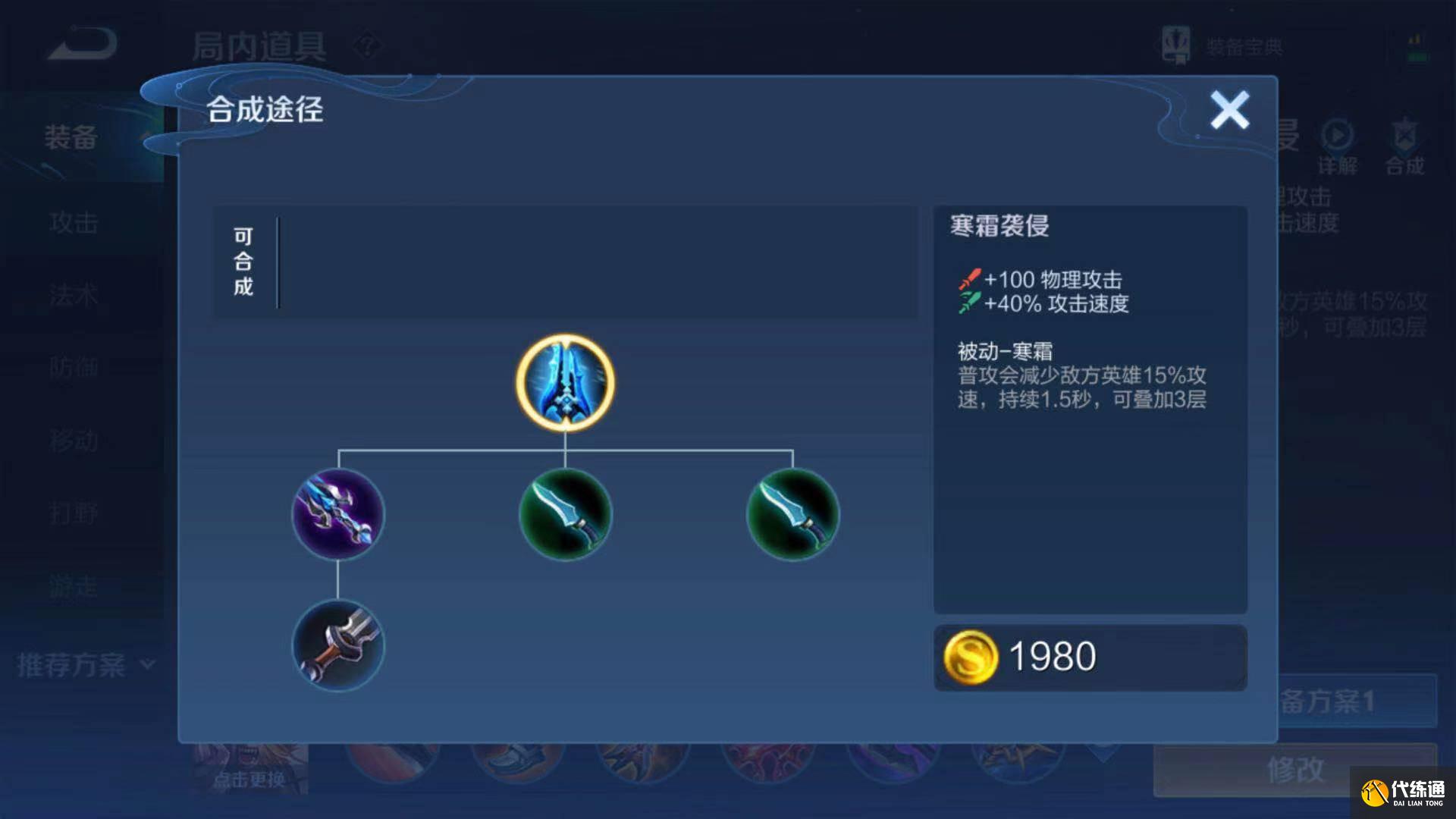Screen dimensions: 1456x819
Task: Select the 寒霜袭侵 item icon in the tree
Action: (x=564, y=383)
